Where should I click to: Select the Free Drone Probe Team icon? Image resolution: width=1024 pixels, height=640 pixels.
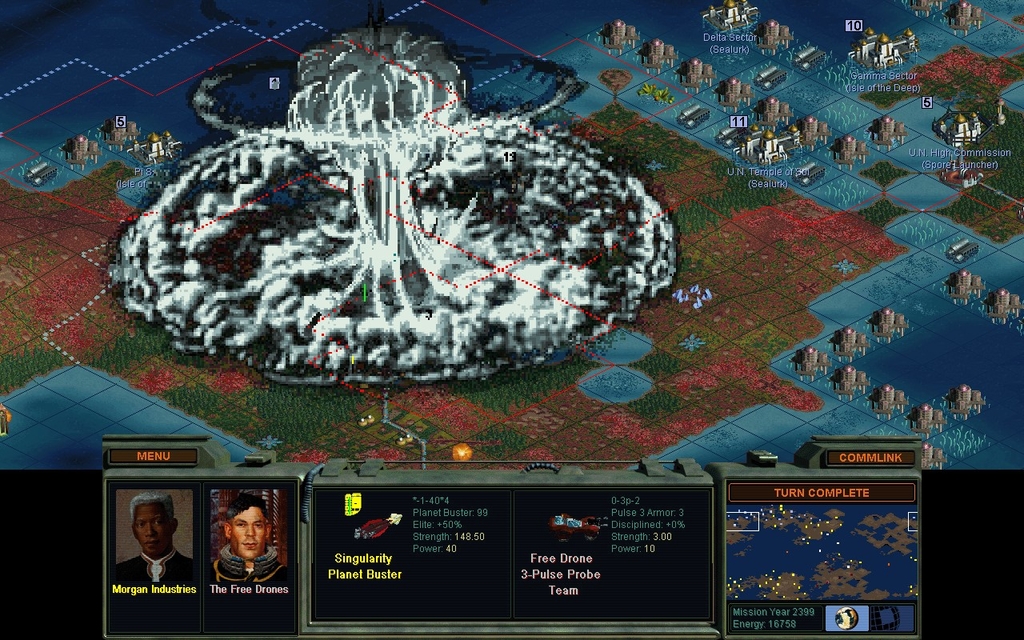point(576,525)
